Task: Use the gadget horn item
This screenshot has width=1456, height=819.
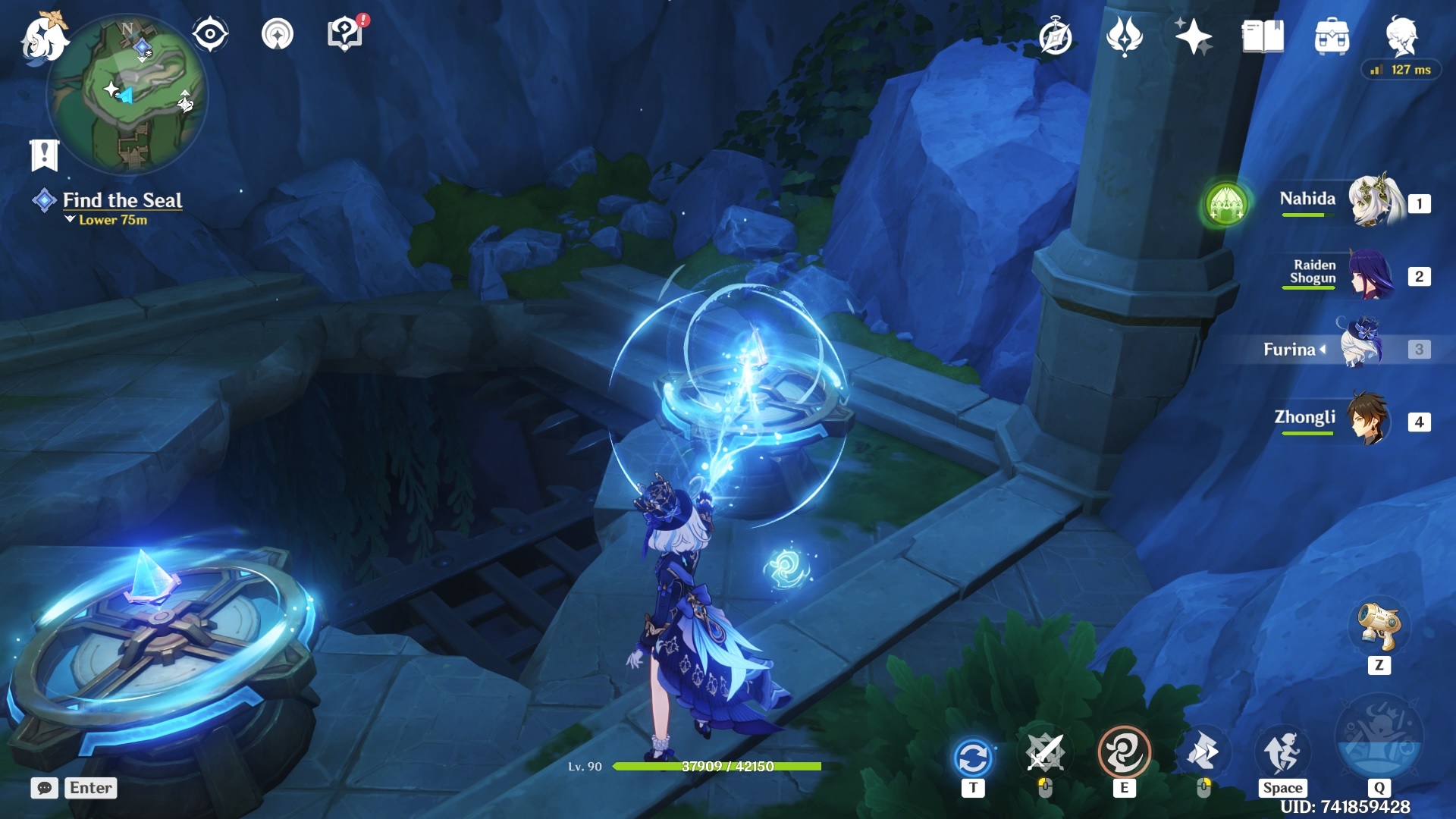Action: [1379, 627]
